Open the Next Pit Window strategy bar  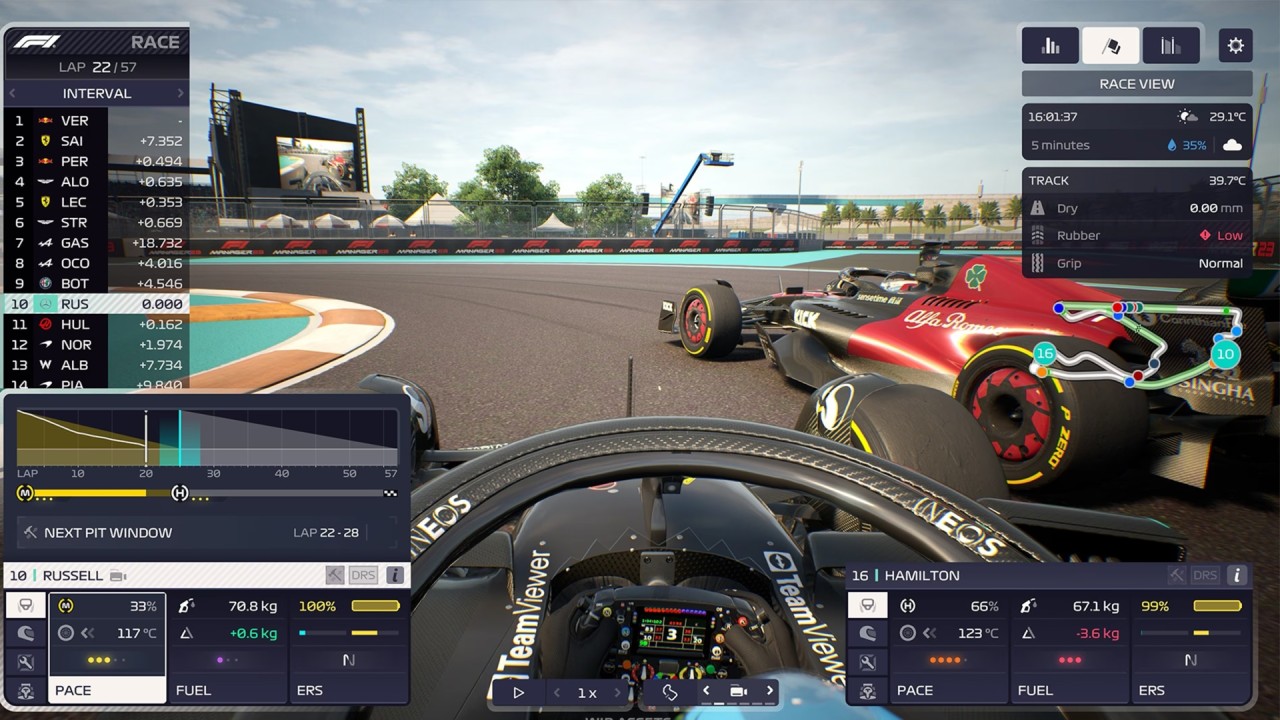pyautogui.click(x=207, y=533)
